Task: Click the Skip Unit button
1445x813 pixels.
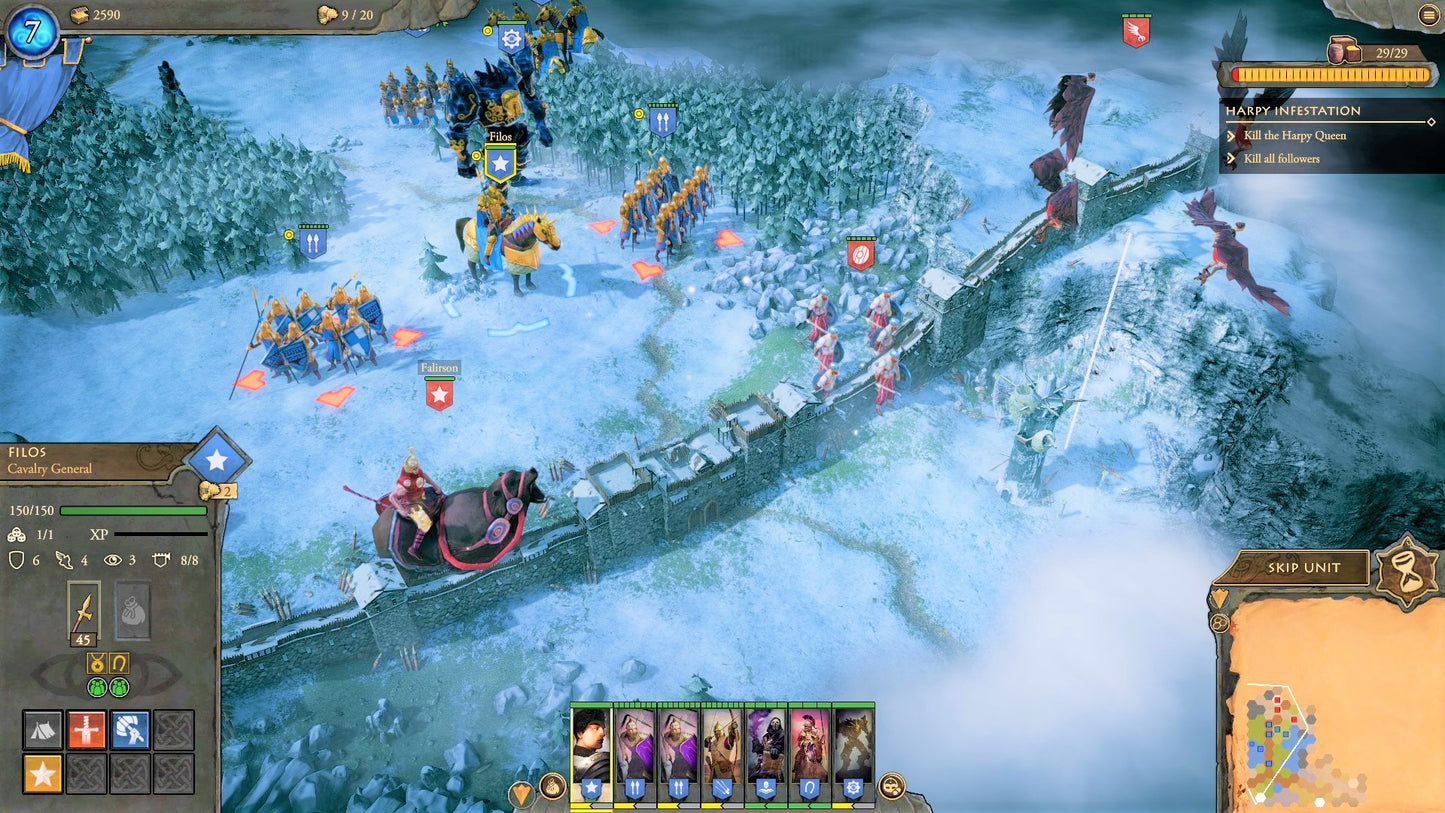Action: click(x=1303, y=568)
